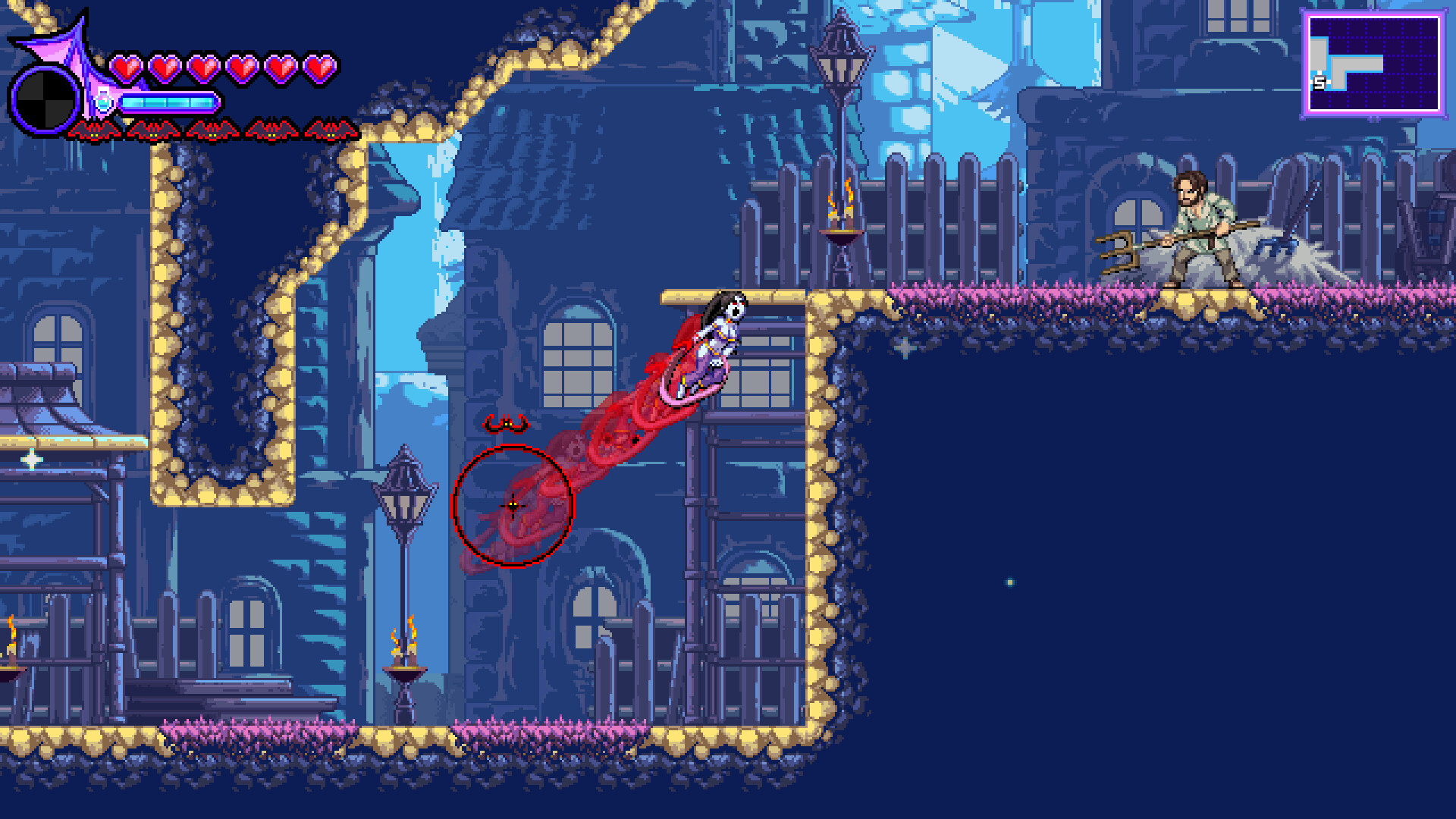Open the minimap in the top-right corner
The width and height of the screenshot is (1456, 819).
click(1374, 62)
